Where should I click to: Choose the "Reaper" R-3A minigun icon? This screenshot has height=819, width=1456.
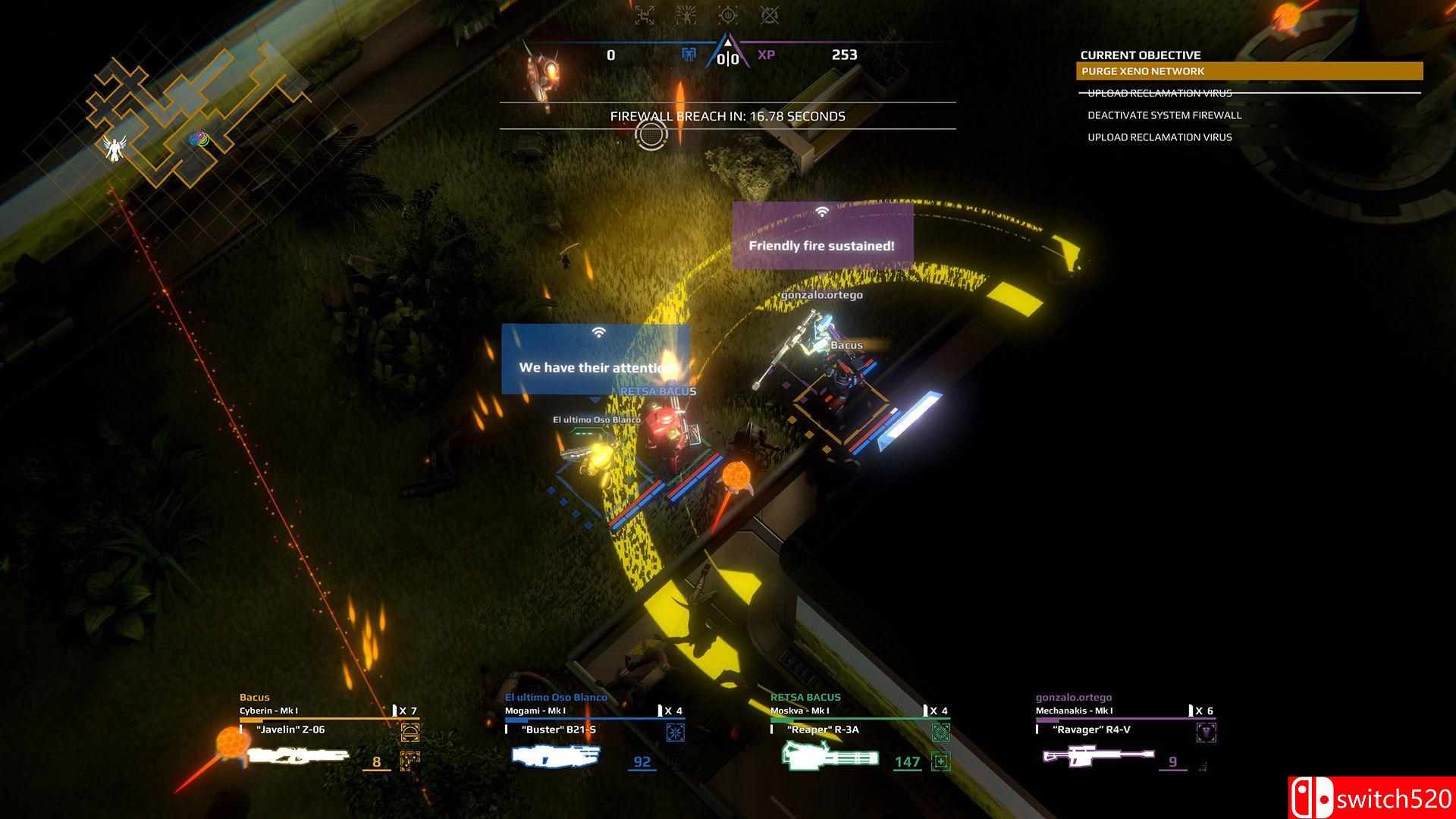[830, 755]
